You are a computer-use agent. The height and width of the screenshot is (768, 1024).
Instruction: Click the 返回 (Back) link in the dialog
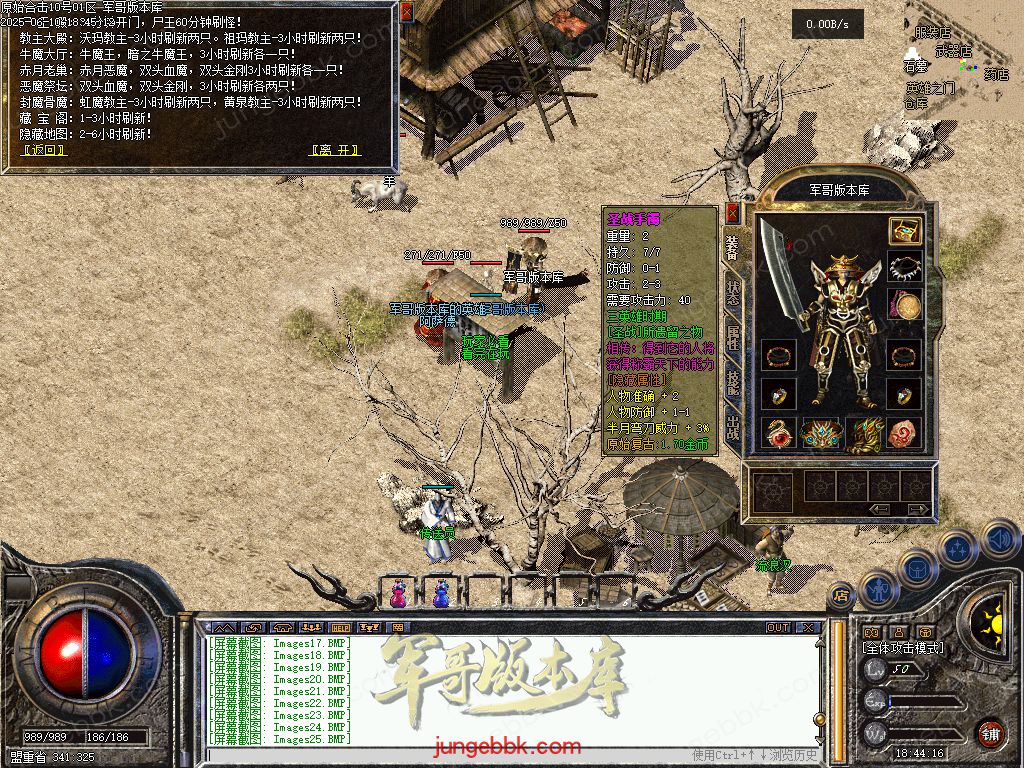click(x=44, y=150)
